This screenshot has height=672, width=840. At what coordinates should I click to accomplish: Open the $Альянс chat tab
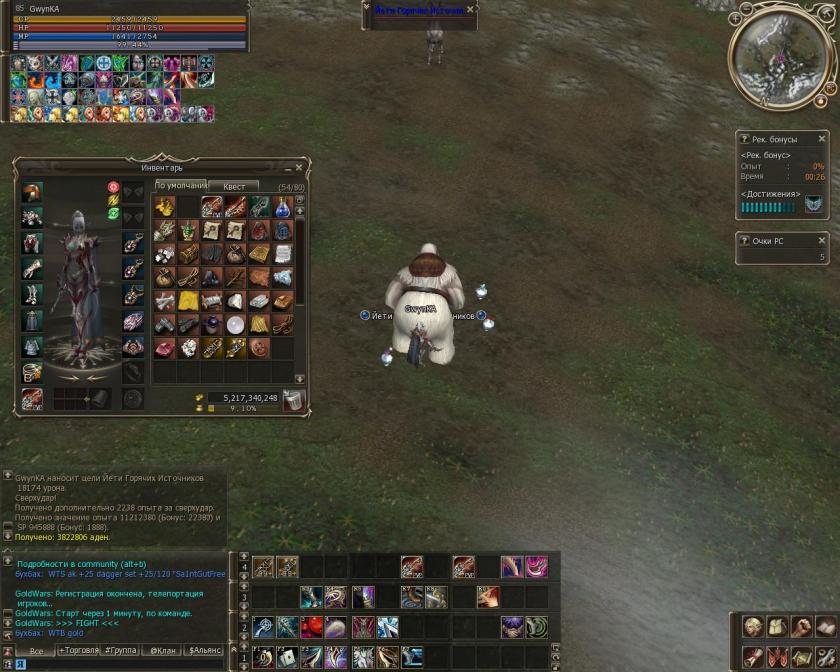tap(205, 650)
